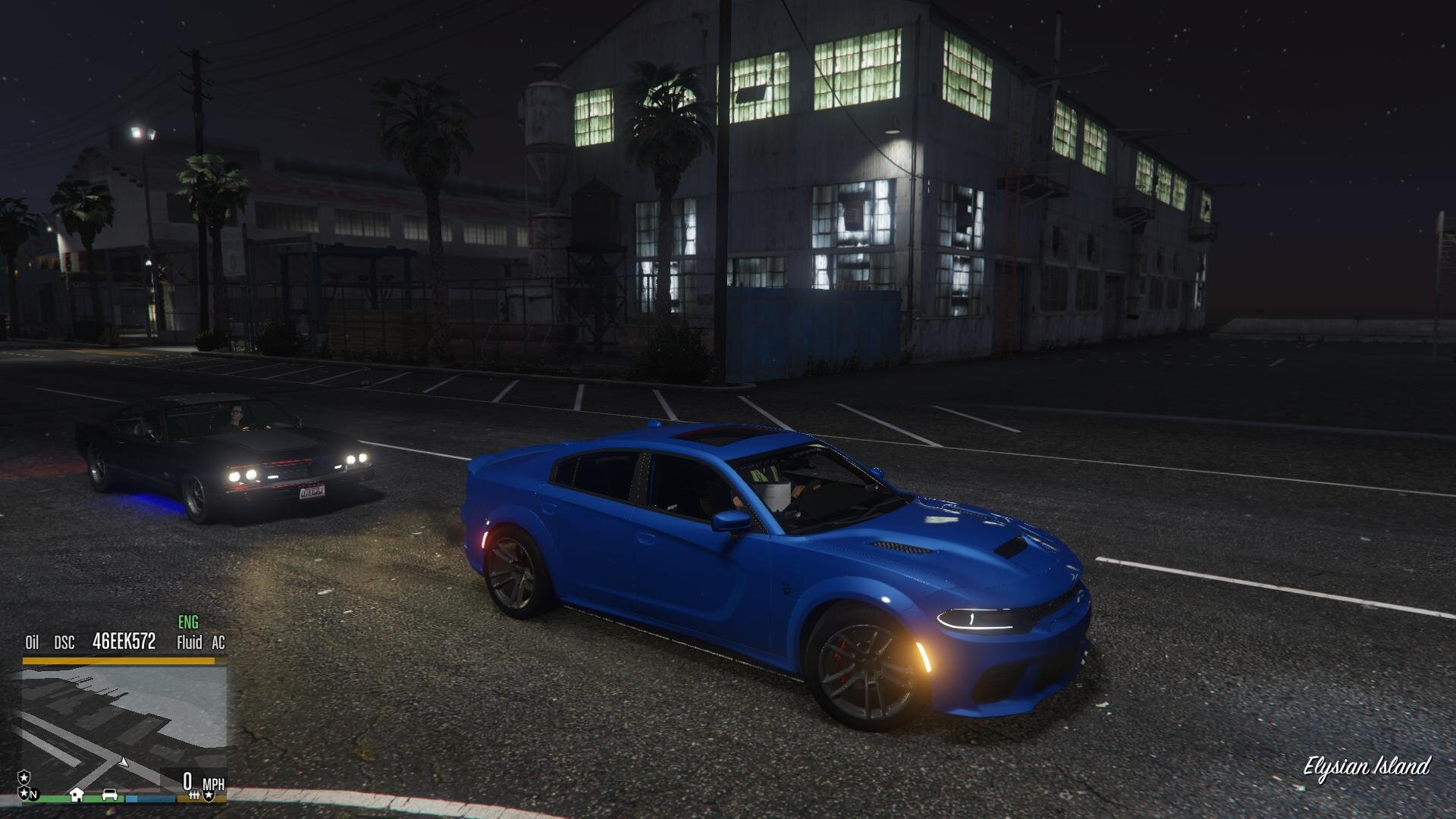Select the house marker on the minimap

[77, 794]
